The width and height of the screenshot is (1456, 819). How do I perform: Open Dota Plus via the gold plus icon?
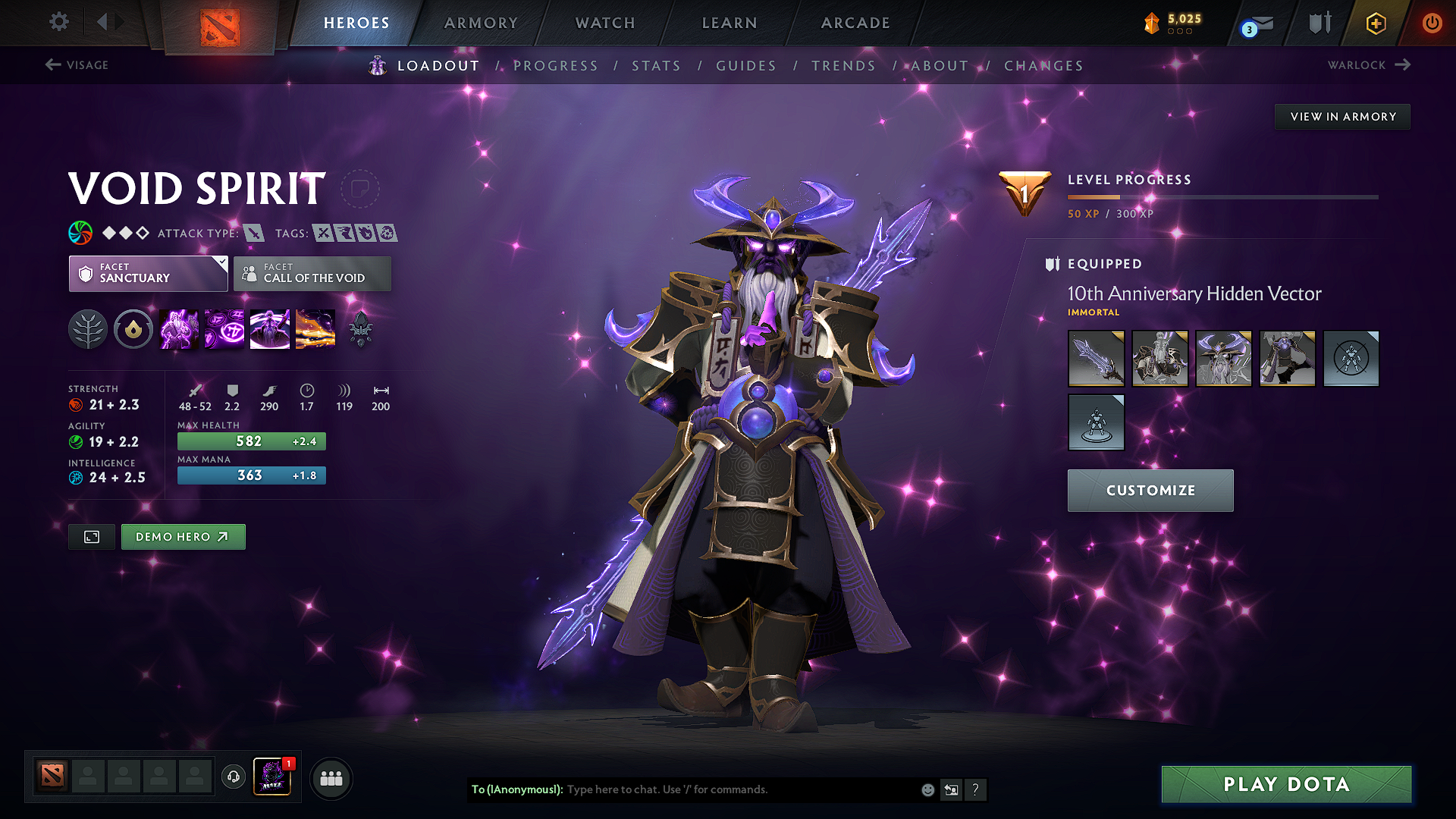tap(1375, 24)
